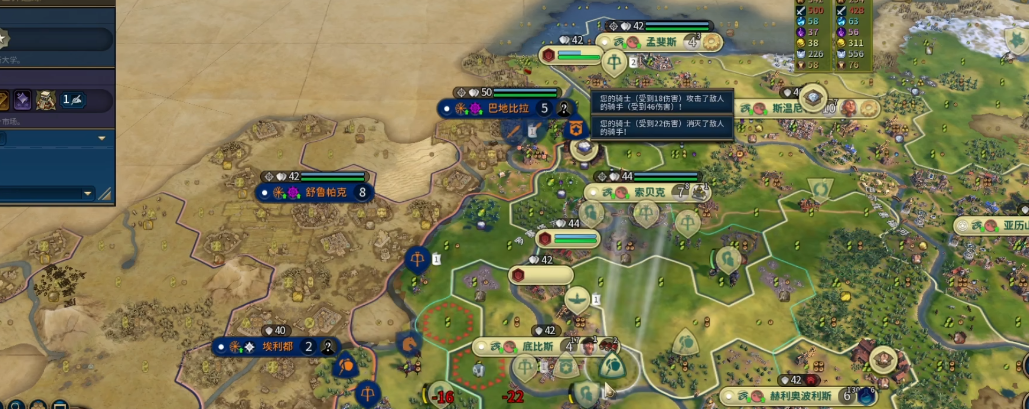This screenshot has width=1029, height=409.
Task: Select the red shield unit flag near 孟斐斯
Action: (549, 55)
